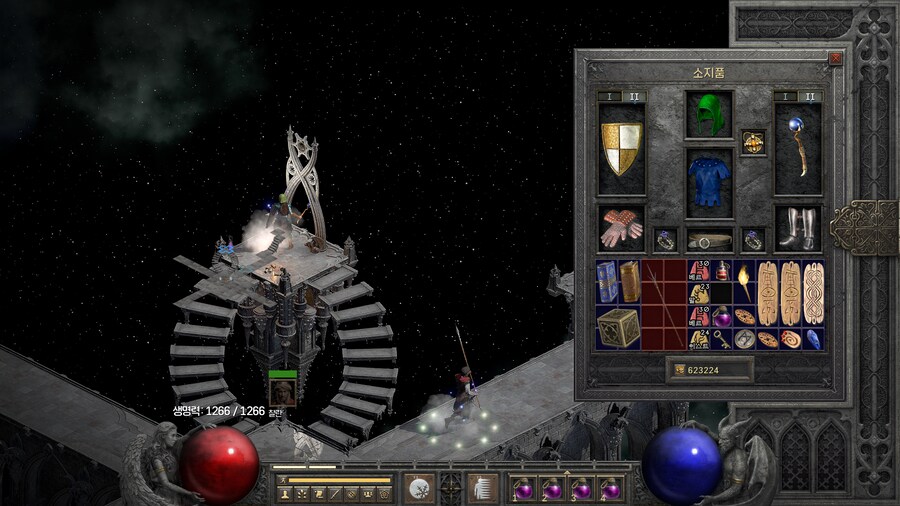Use the purple potion in belt slot 4
The height and width of the screenshot is (506, 900).
click(x=610, y=489)
